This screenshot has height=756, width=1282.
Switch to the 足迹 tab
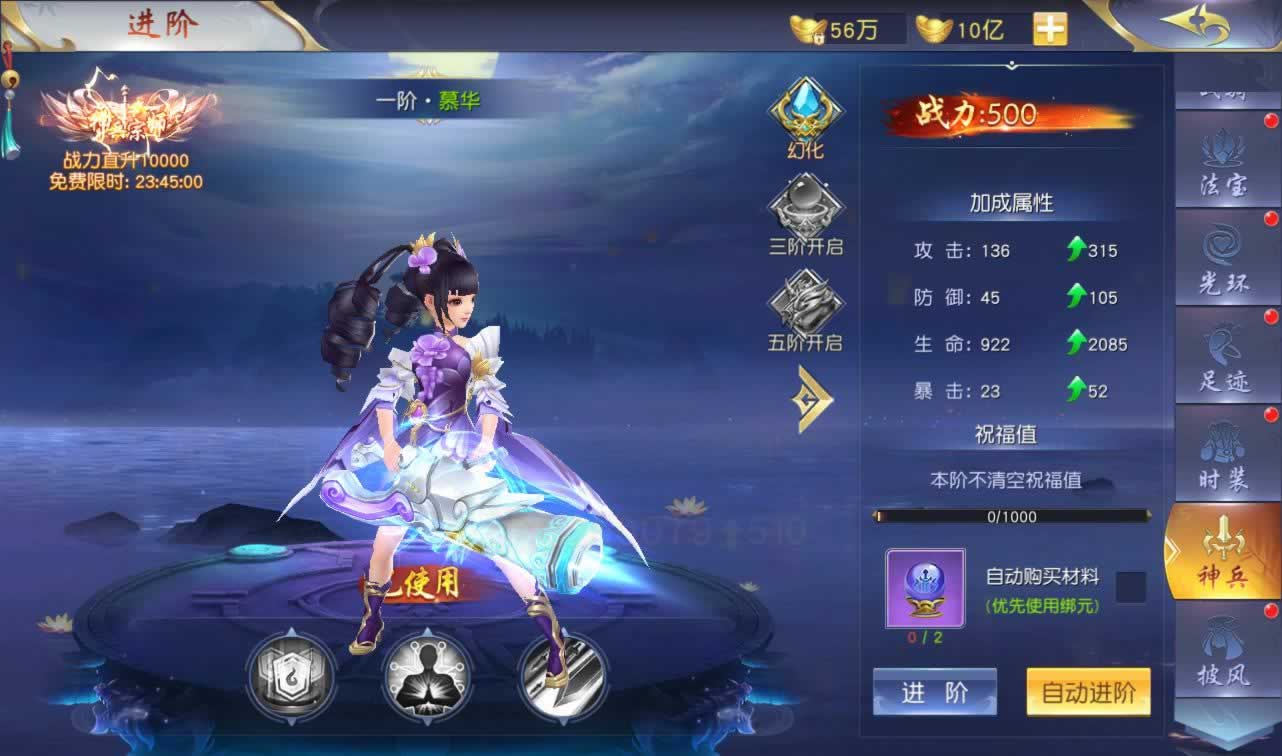(x=1223, y=355)
